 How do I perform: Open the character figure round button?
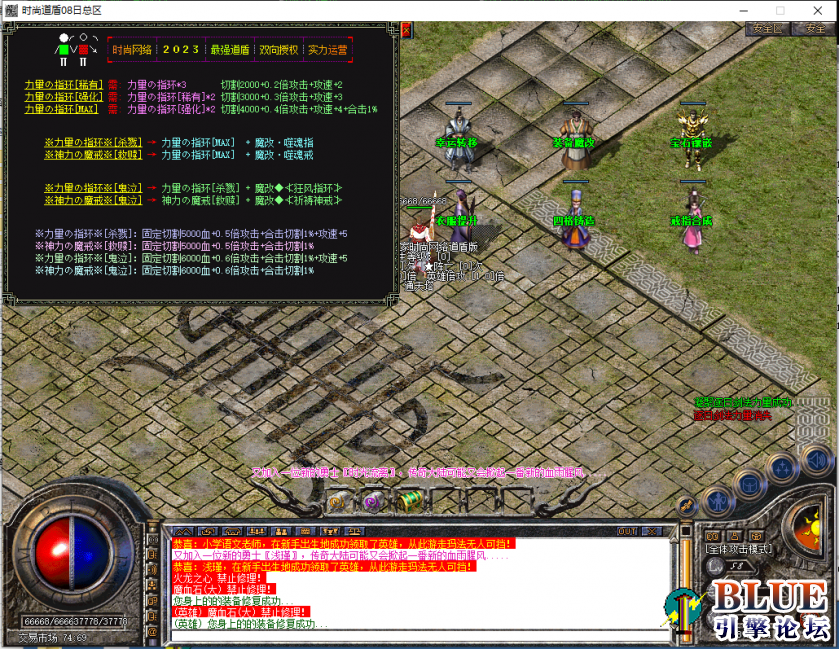click(717, 500)
